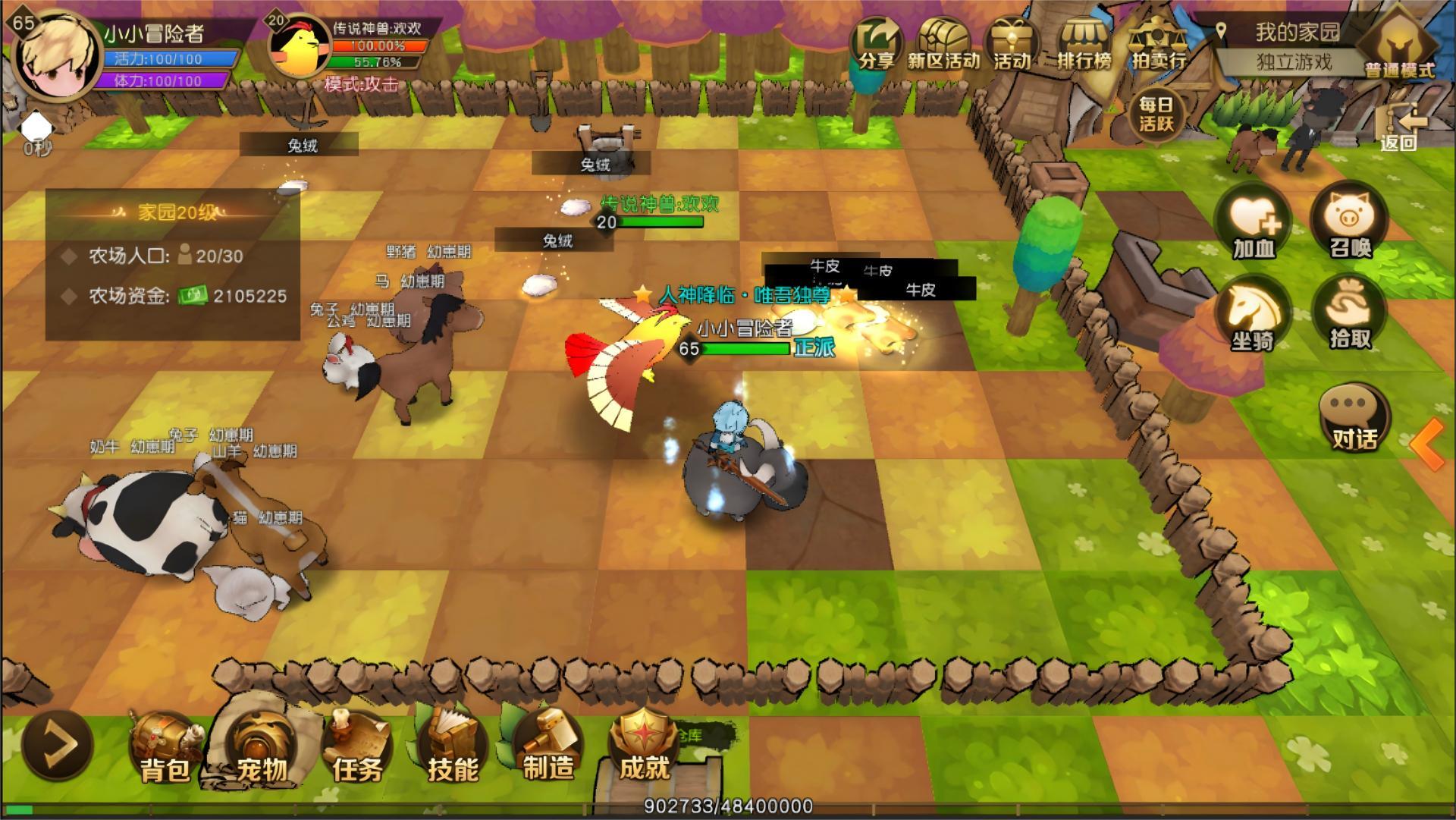The width and height of the screenshot is (1456, 820).
Task: Open the 拍卖行 auction house
Action: point(1158,44)
